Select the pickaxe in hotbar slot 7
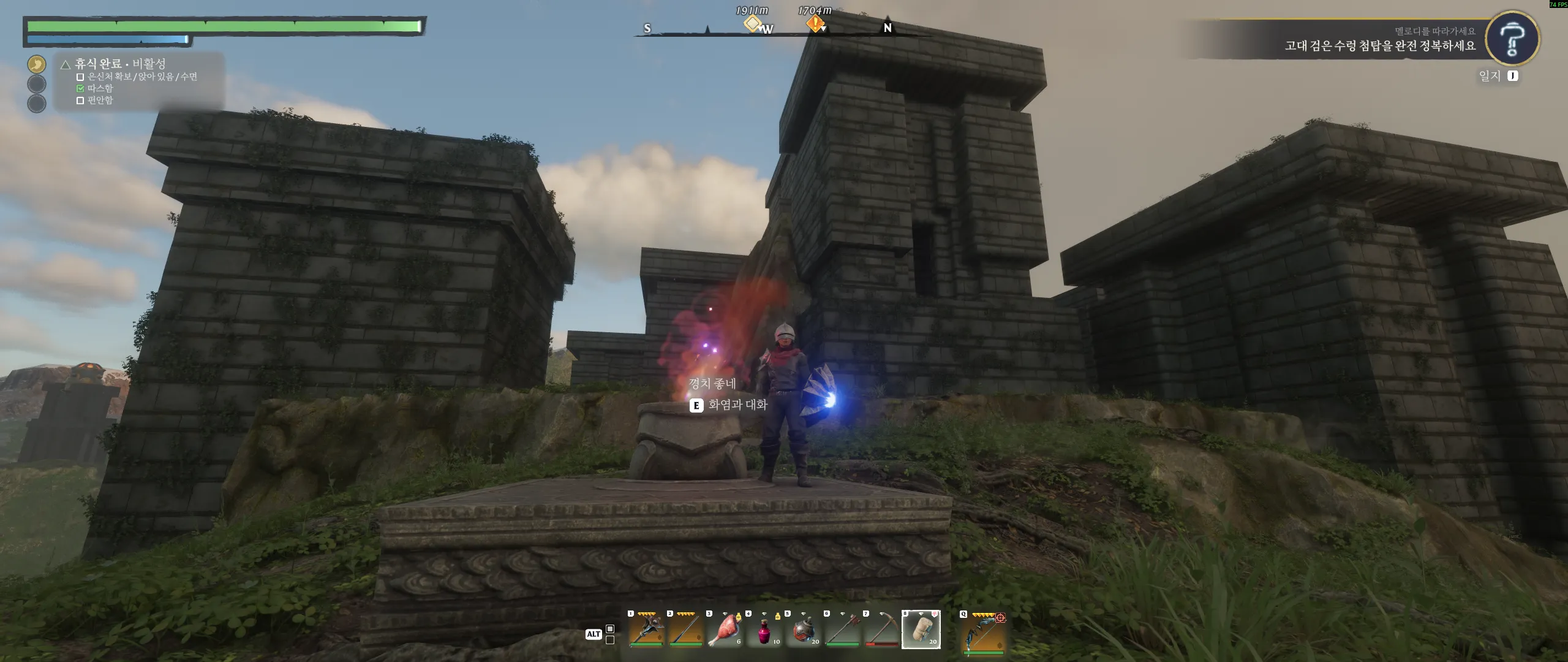The image size is (1568, 662). point(881,630)
